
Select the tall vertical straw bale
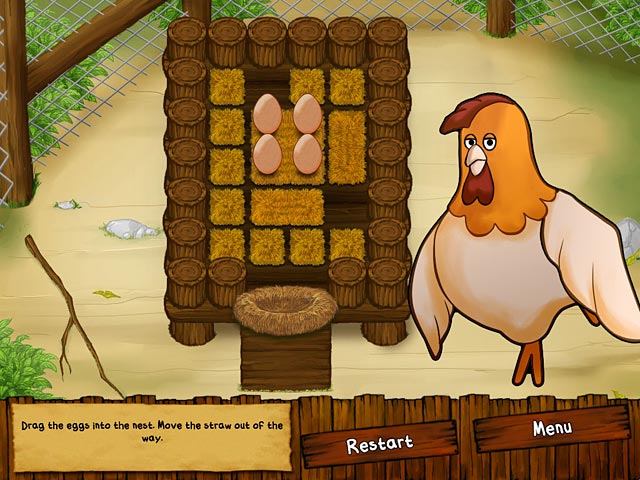tap(347, 147)
